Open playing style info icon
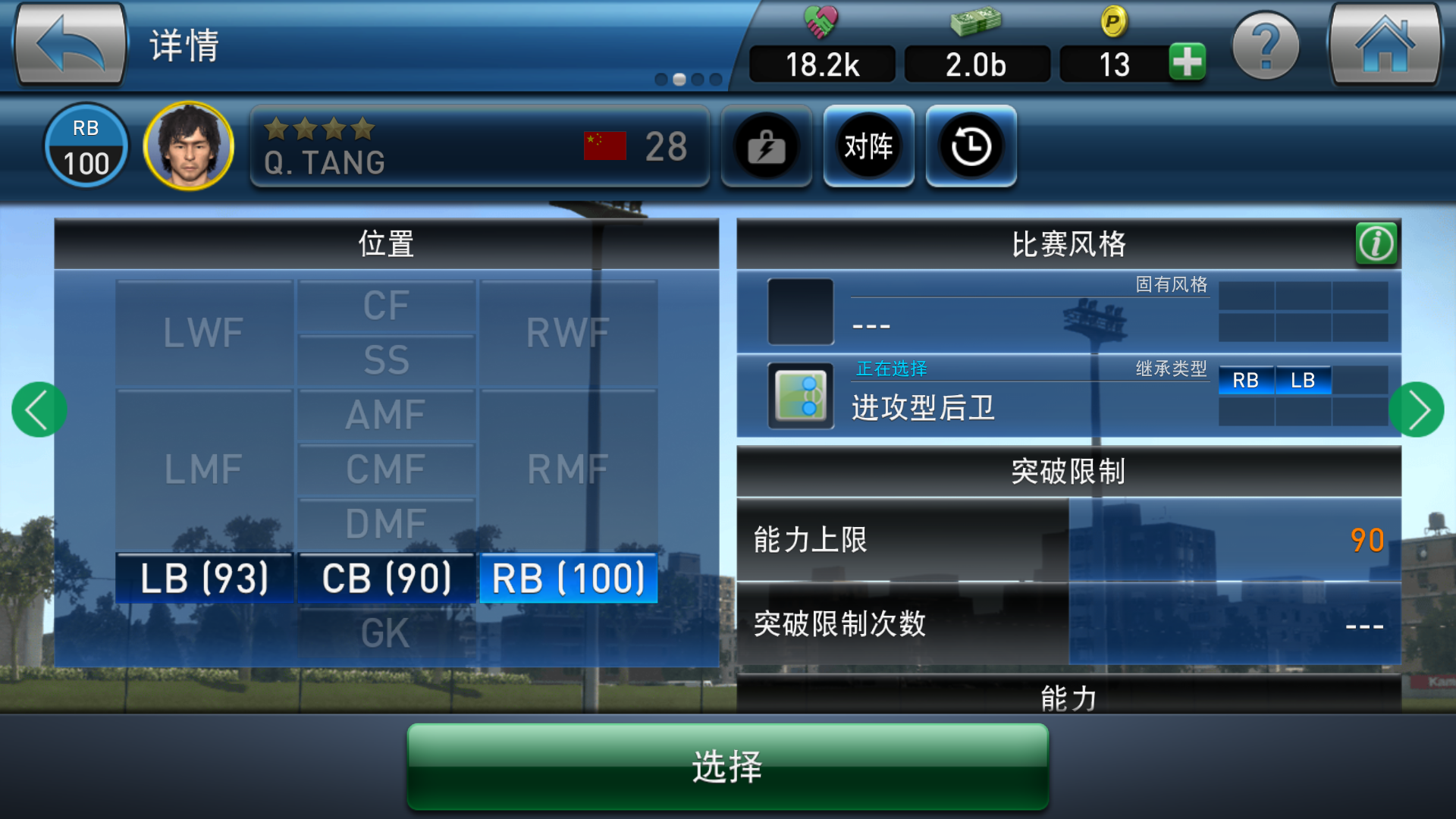This screenshot has height=819, width=1456. pos(1376,244)
